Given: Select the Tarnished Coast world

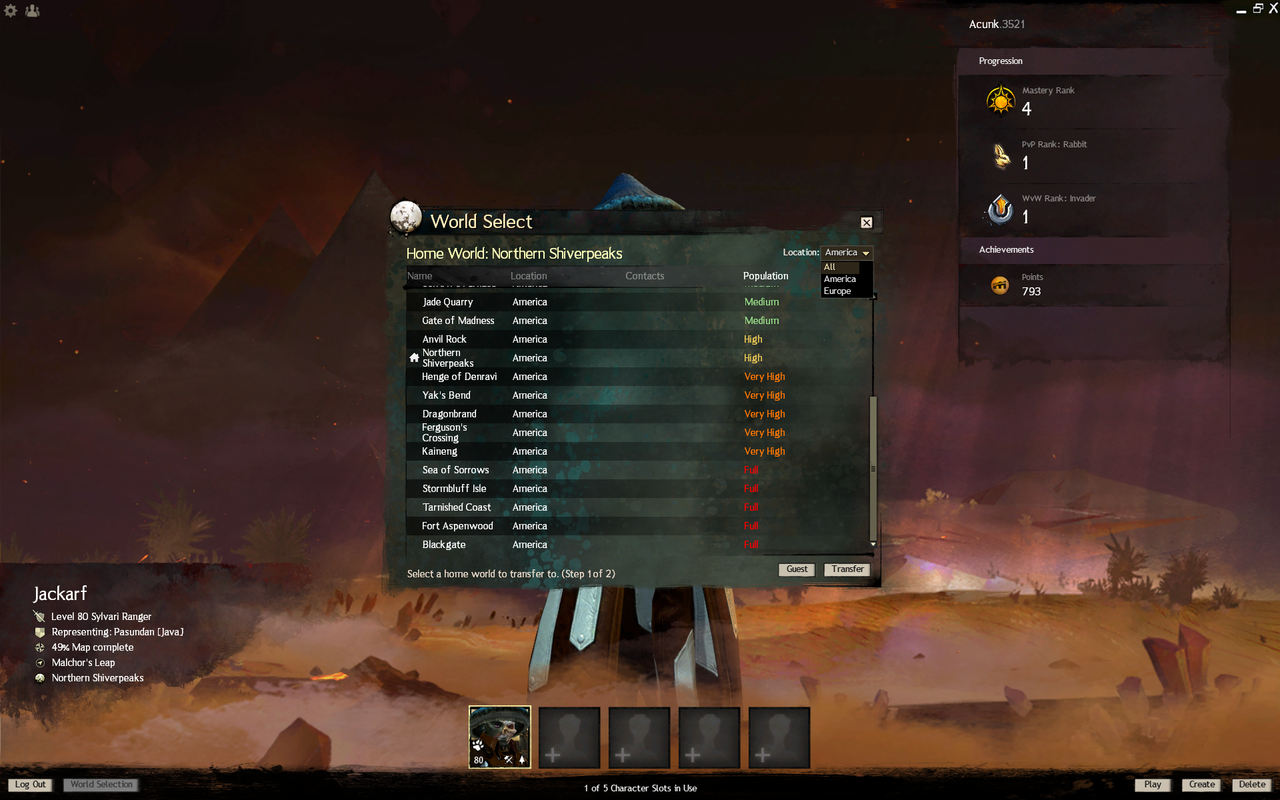Looking at the screenshot, I should tap(456, 508).
